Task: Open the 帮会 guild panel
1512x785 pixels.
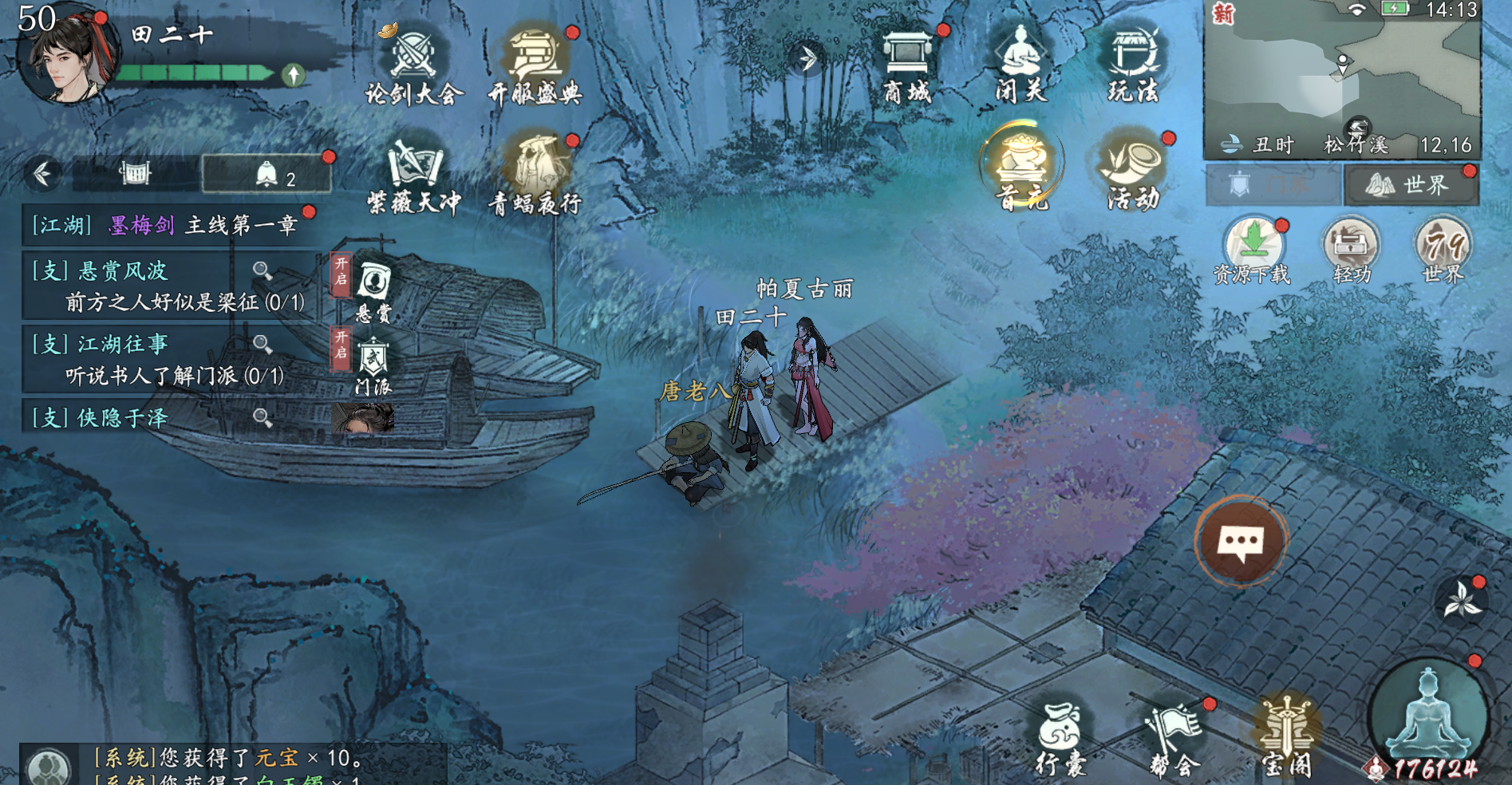Action: coord(1169,730)
